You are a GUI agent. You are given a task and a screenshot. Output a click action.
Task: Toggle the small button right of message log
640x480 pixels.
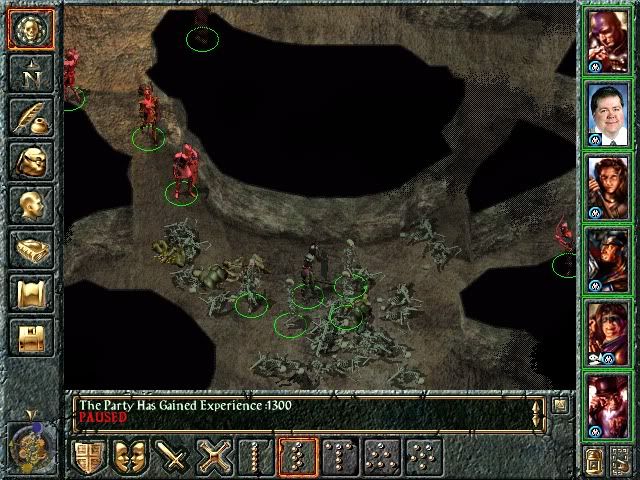[560, 406]
